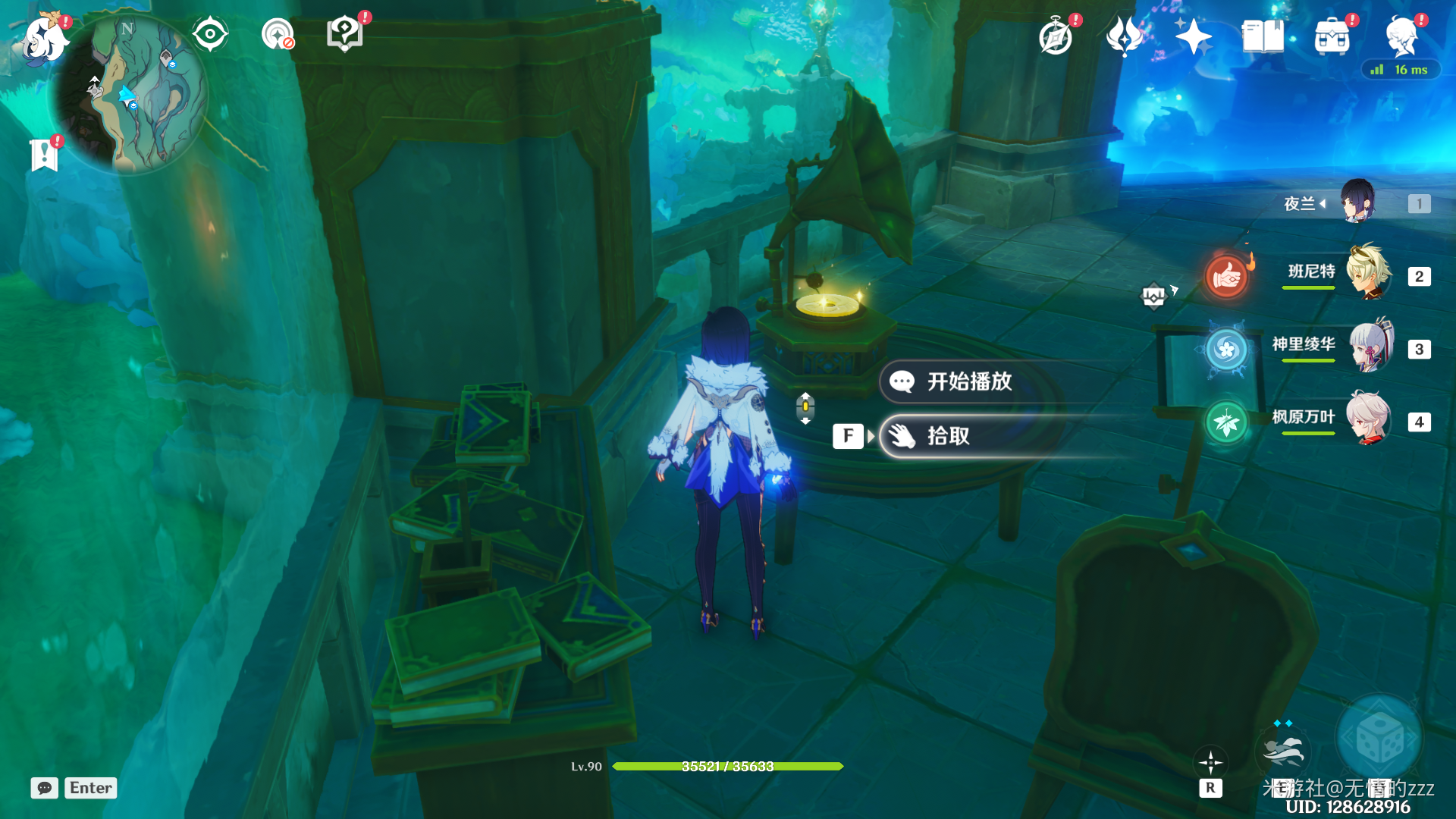The image size is (1456, 819).
Task: Open the battle pass icon
Action: pyautogui.click(x=1124, y=36)
